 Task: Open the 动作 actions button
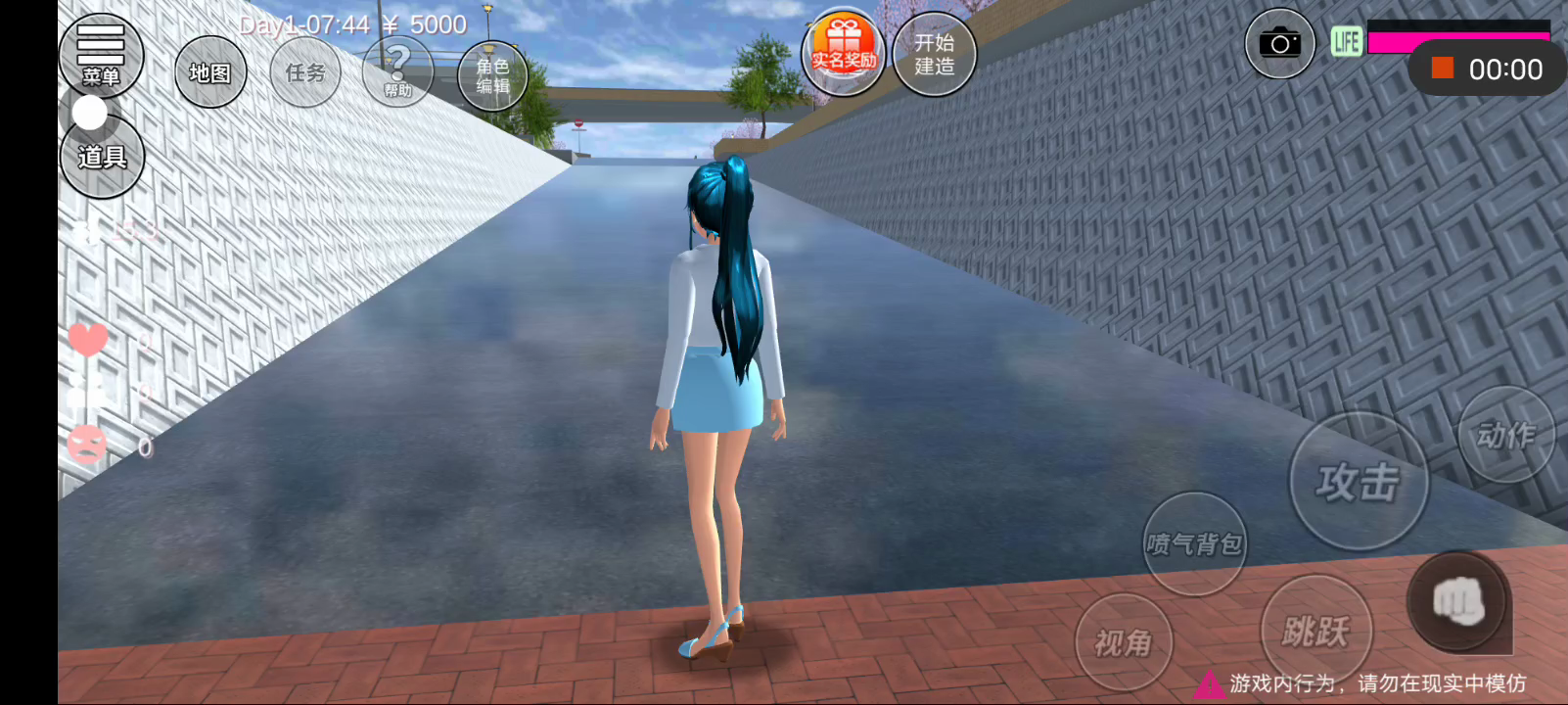tap(1505, 435)
